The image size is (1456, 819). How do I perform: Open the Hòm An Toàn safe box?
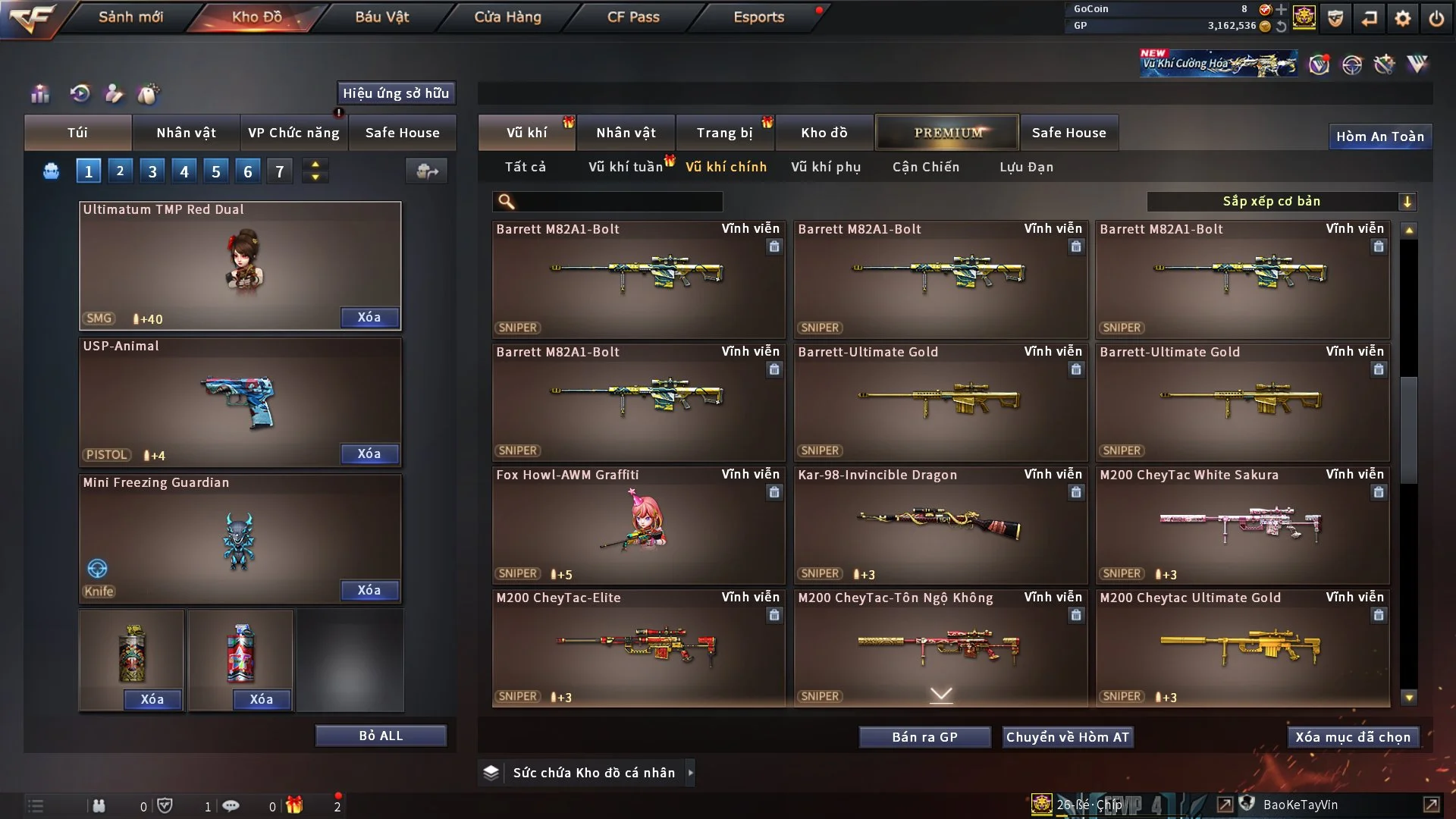pos(1379,136)
